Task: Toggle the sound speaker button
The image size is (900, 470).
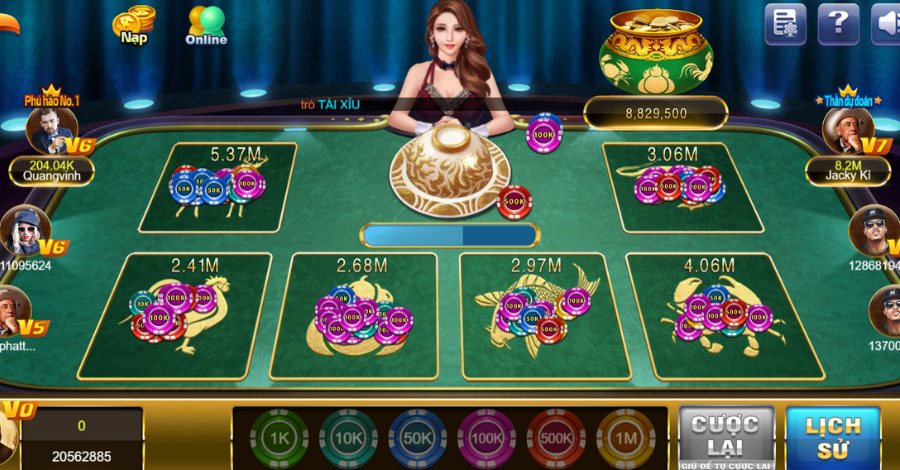Action: (x=886, y=23)
